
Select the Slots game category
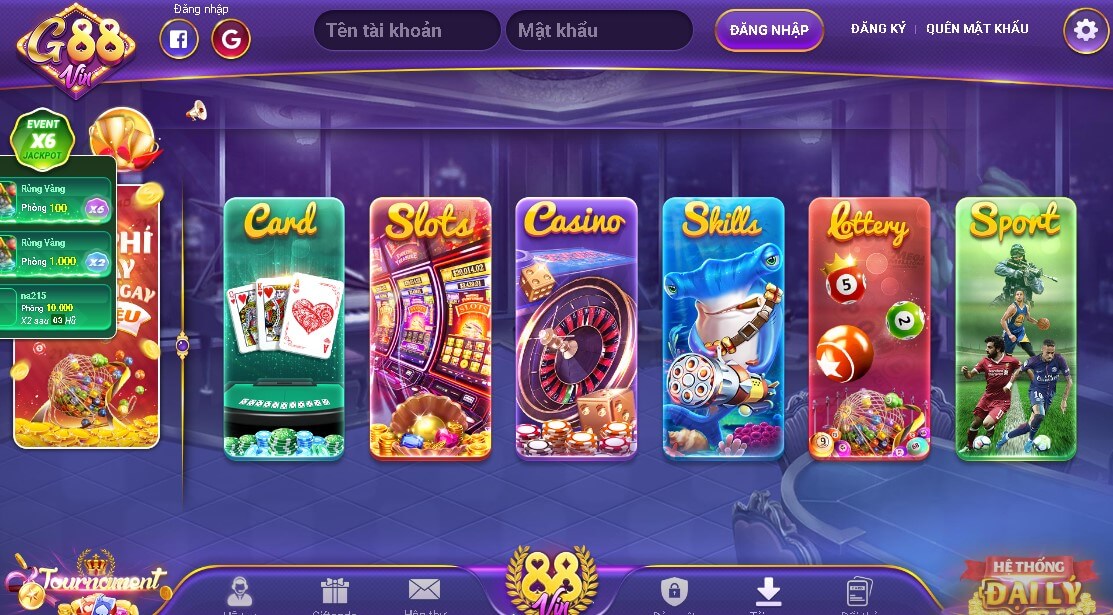coord(430,328)
